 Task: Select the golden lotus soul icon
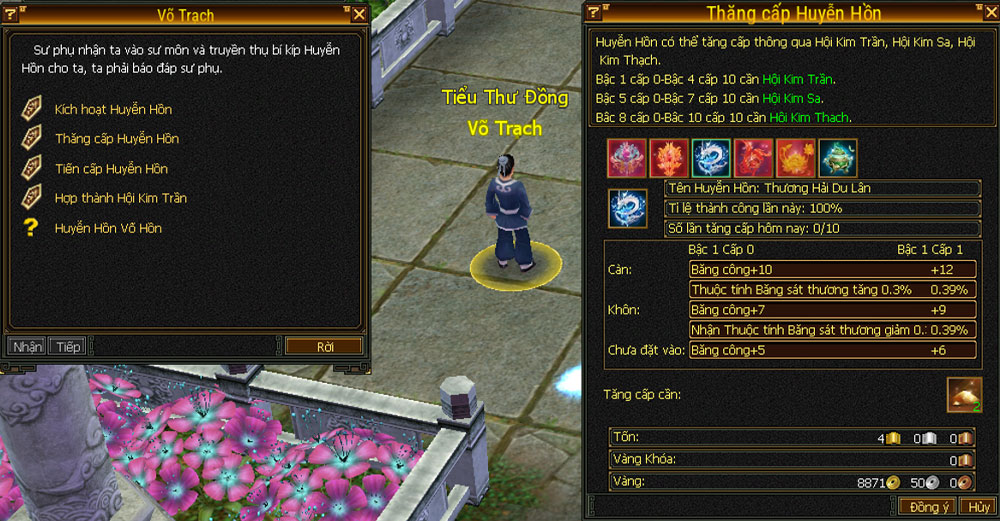click(795, 158)
